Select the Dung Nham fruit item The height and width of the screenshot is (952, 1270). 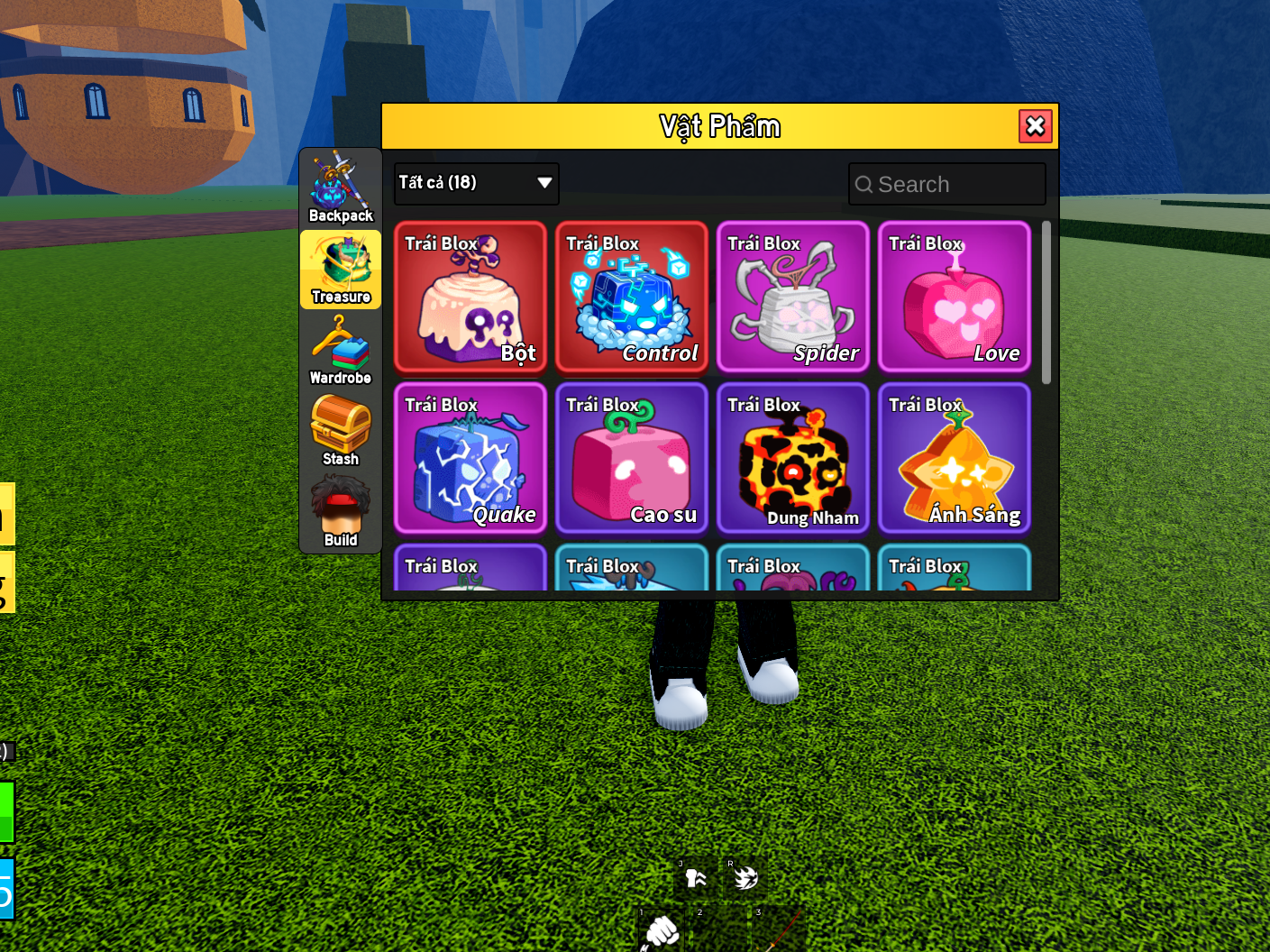[793, 458]
